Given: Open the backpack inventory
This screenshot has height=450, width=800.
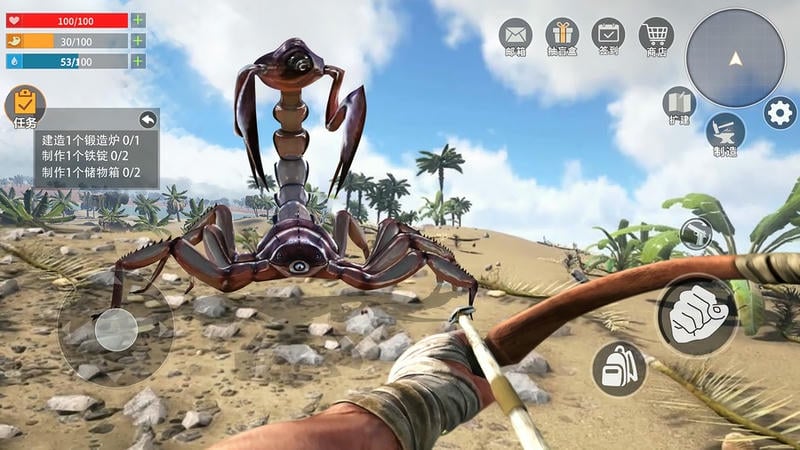Looking at the screenshot, I should 619,368.
